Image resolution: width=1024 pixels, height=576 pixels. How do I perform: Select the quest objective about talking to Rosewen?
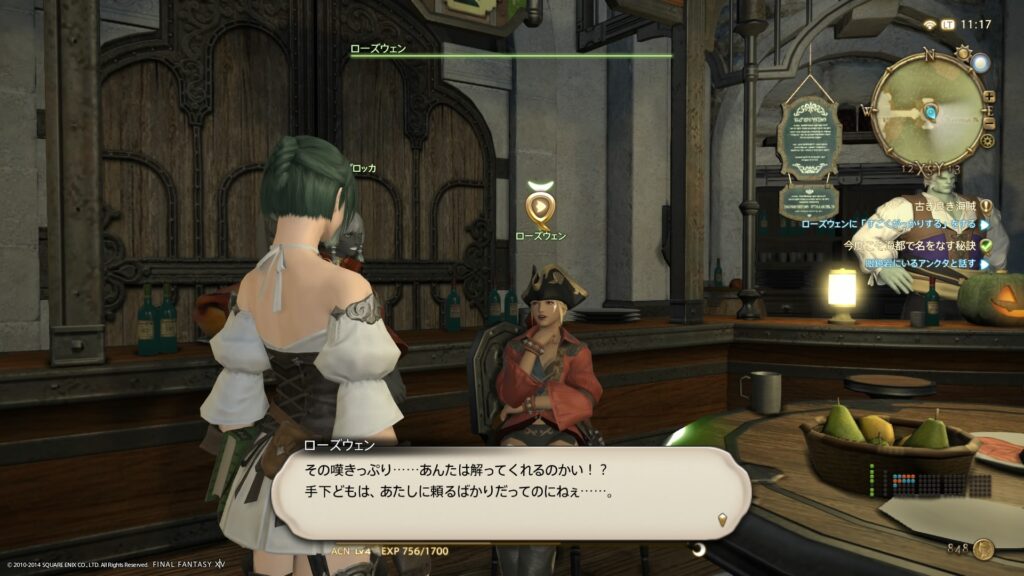point(890,225)
